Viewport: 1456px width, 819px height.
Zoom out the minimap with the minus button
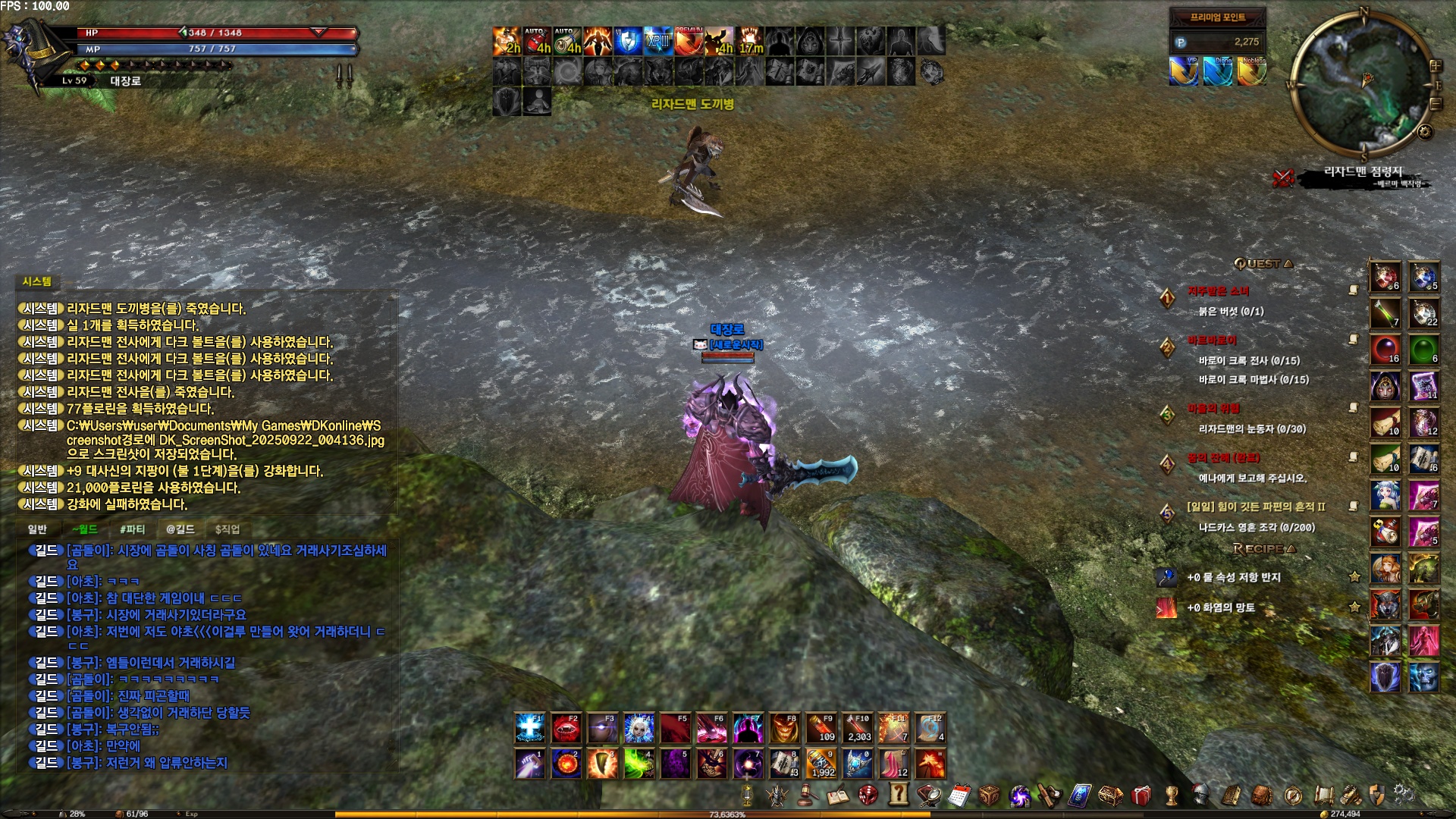1436,105
